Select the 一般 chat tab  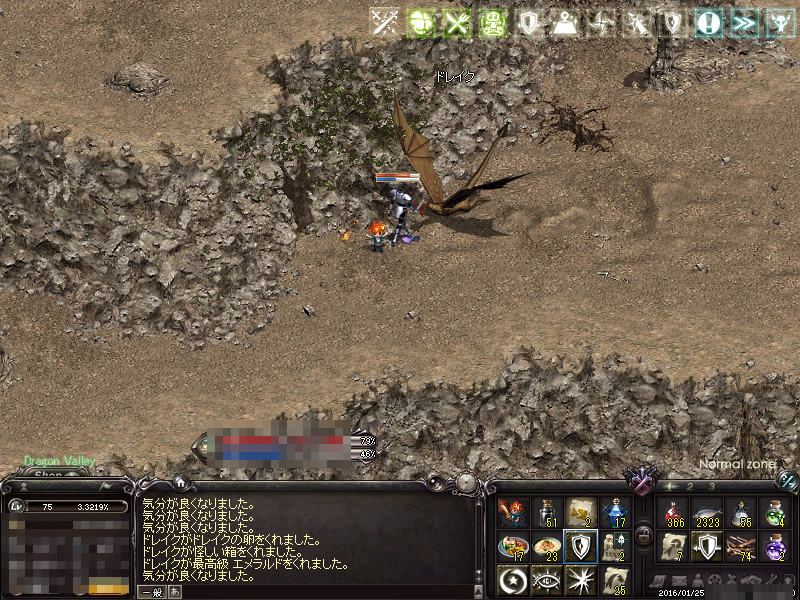pos(151,592)
